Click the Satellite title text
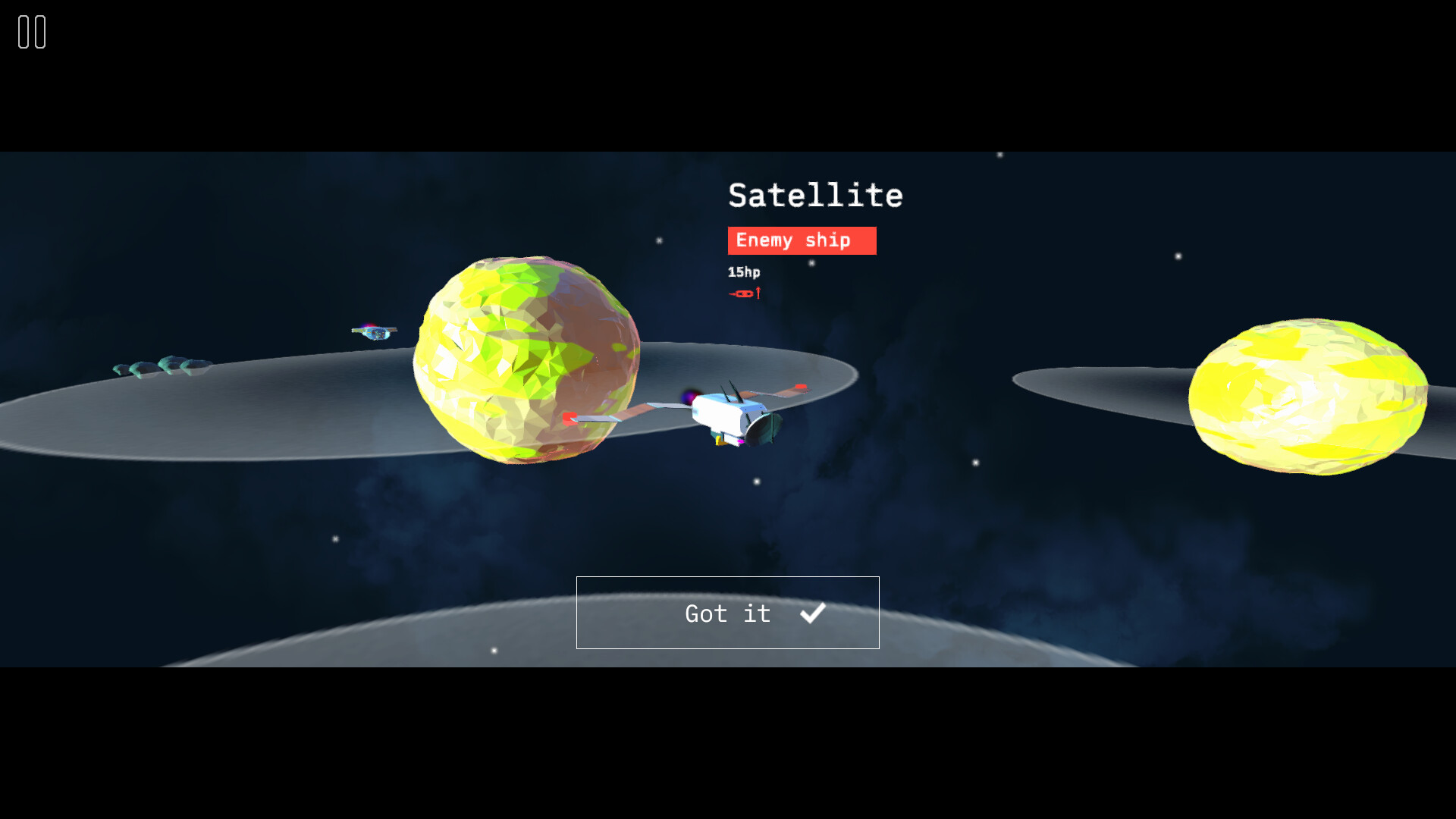 tap(815, 196)
